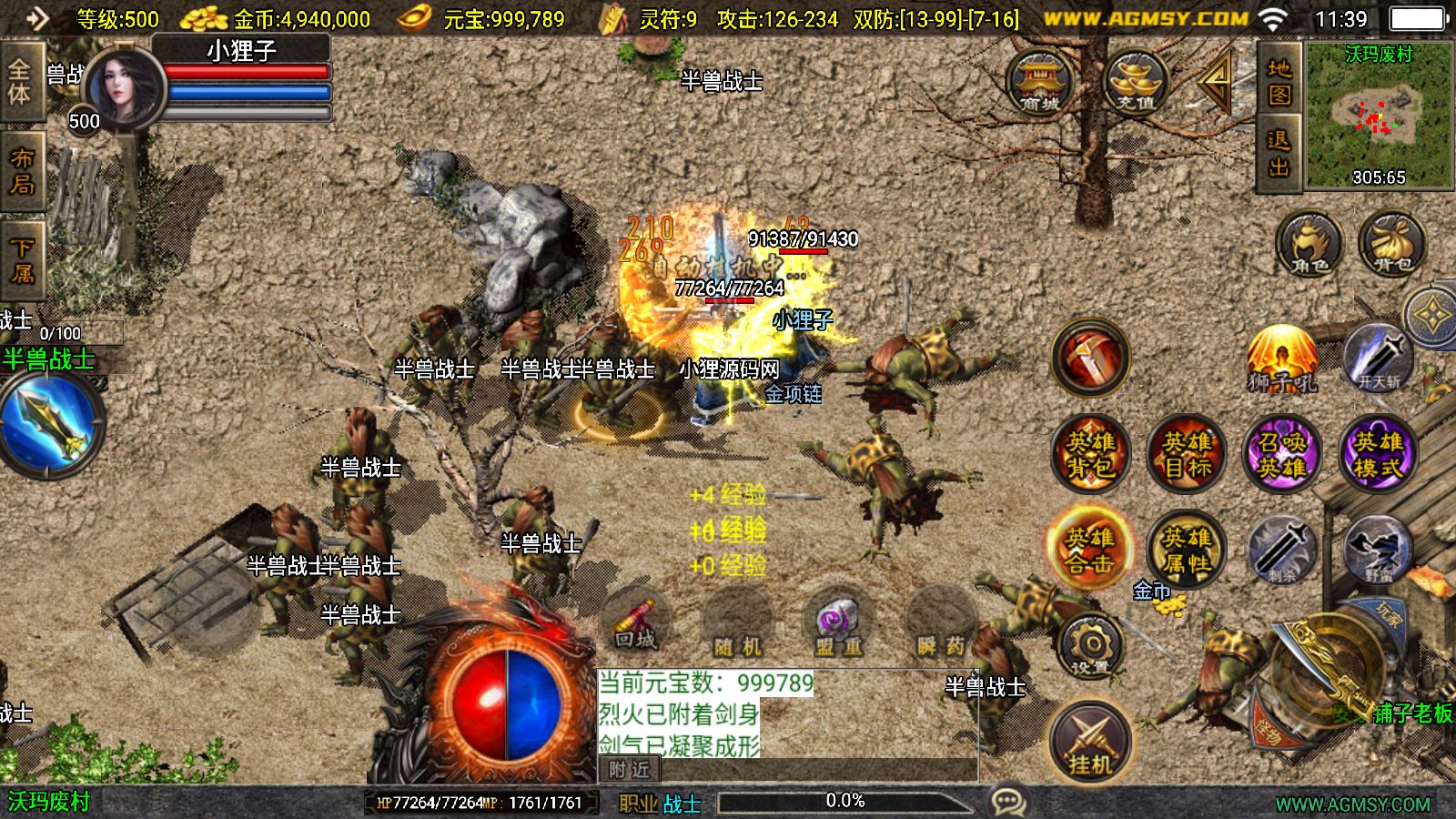Viewport: 1456px width, 819px height.
Task: Toggle 英雄模式 hero mode
Action: pyautogui.click(x=1378, y=454)
